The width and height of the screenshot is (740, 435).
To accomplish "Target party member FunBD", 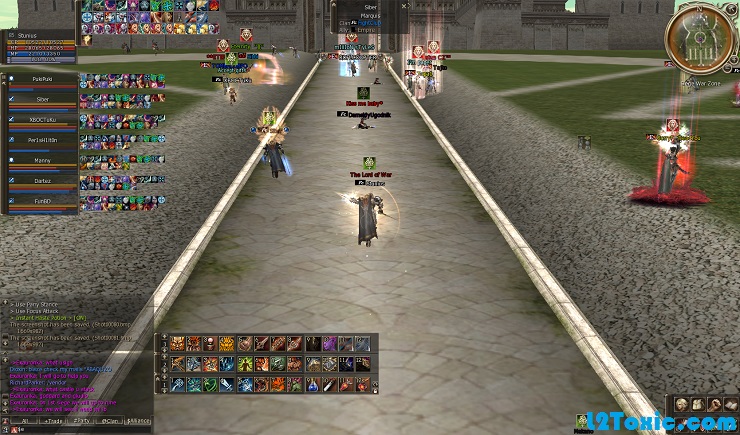I will coord(41,201).
